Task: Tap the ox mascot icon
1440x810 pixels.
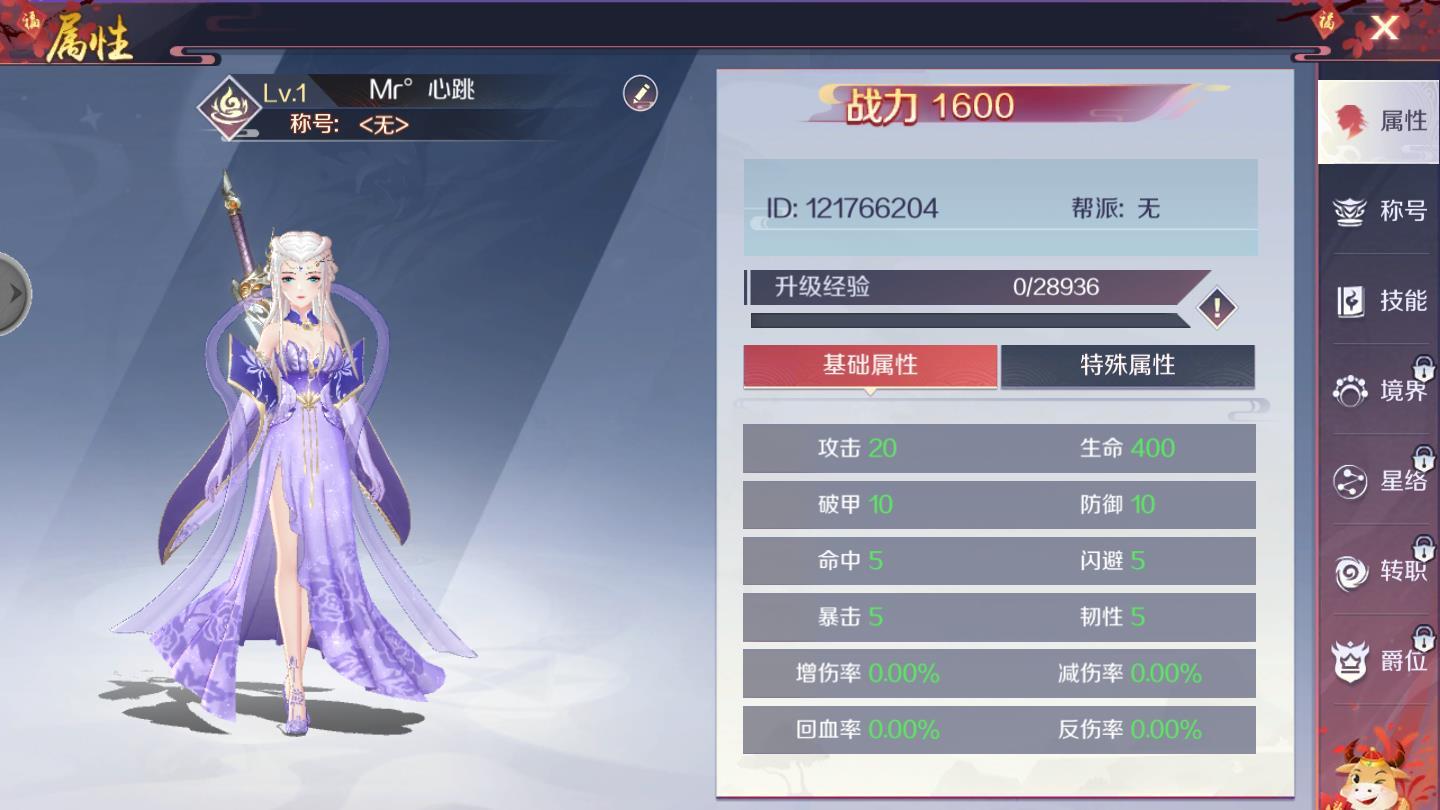Action: coord(1379,777)
